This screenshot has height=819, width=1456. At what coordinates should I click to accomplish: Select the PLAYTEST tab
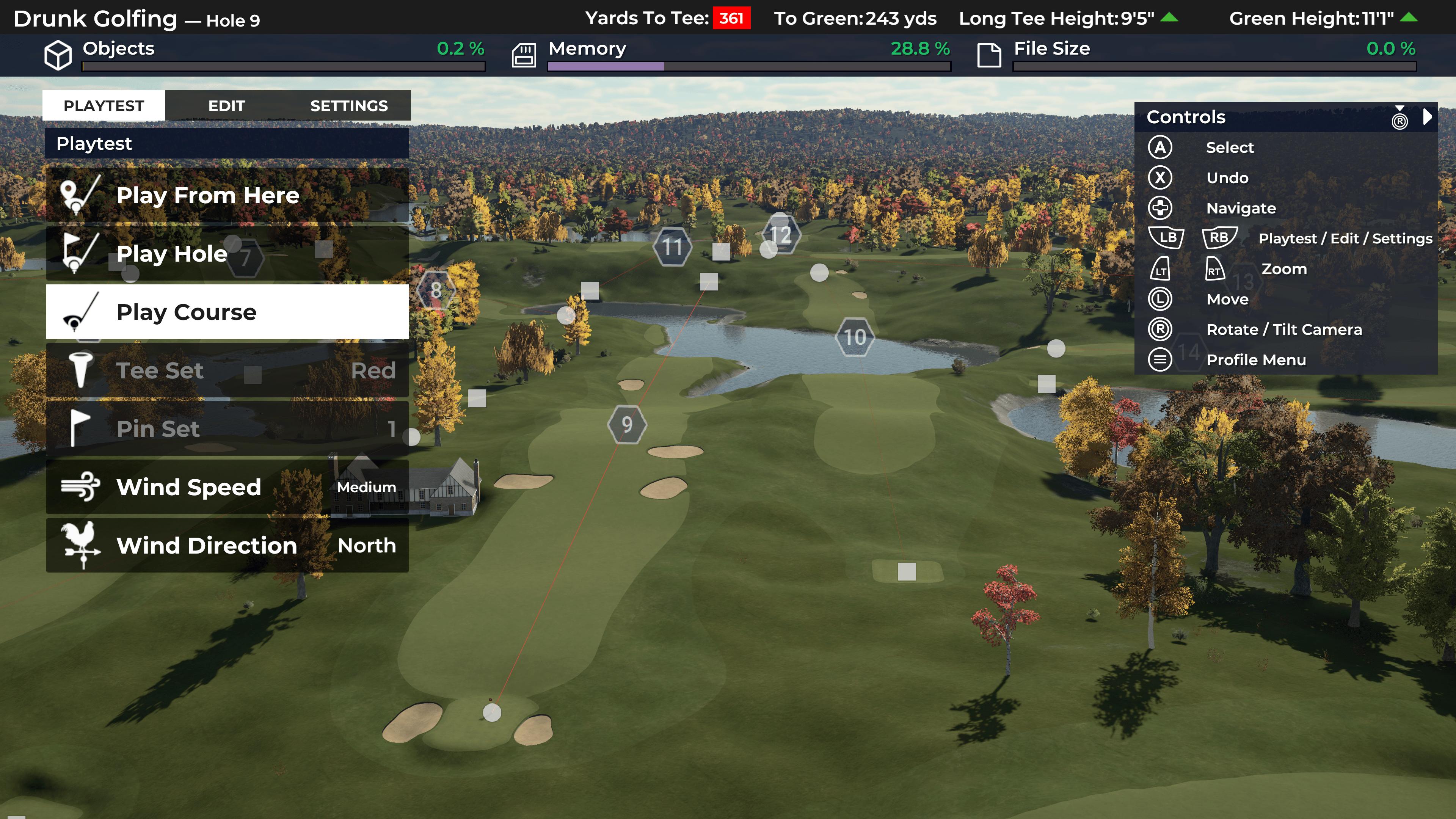point(104,106)
